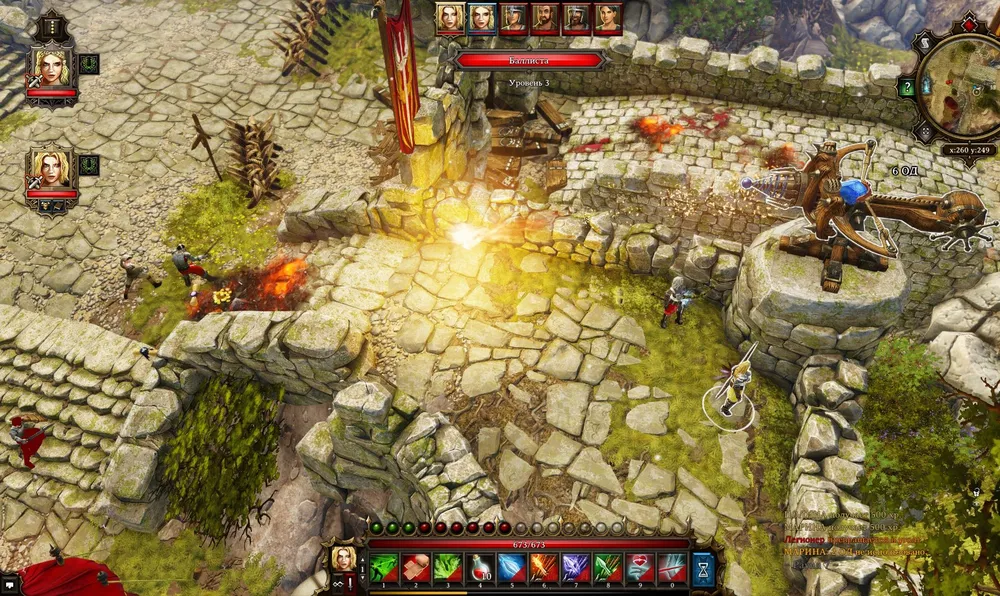Activate the blue ice skill in slot 5
This screenshot has width=1000, height=596.
point(512,568)
